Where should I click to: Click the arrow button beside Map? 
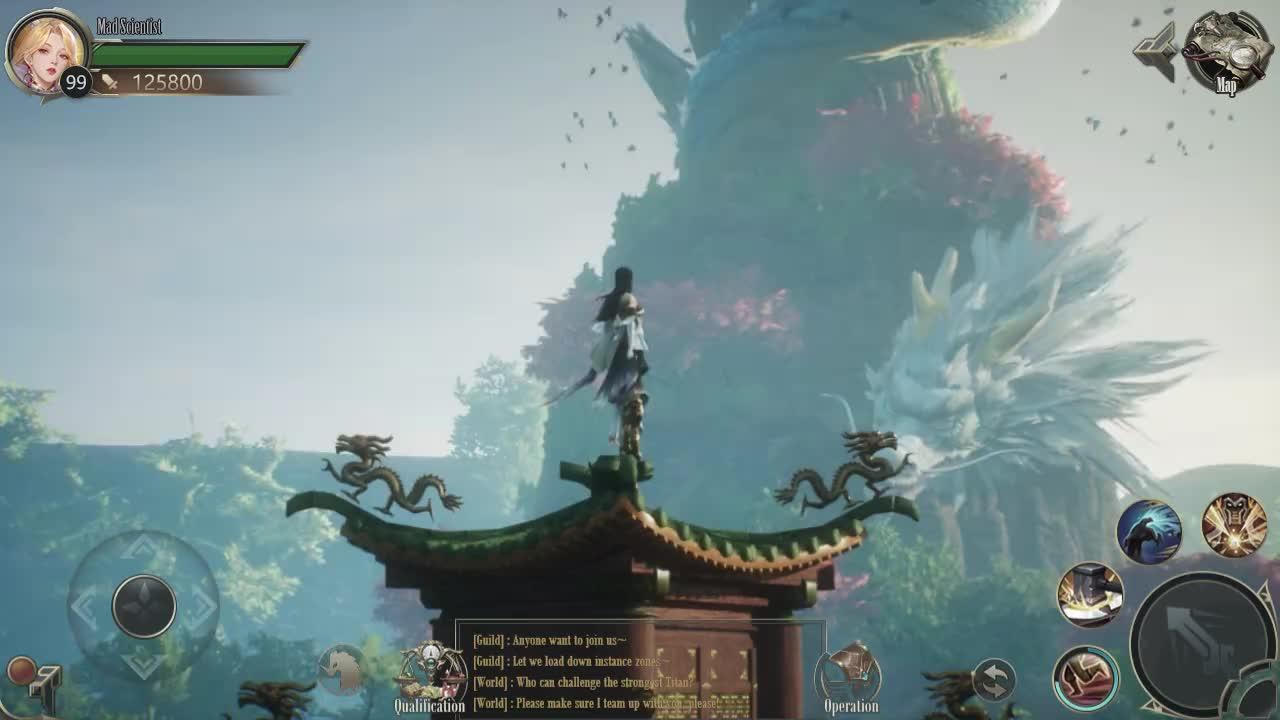coord(1155,51)
